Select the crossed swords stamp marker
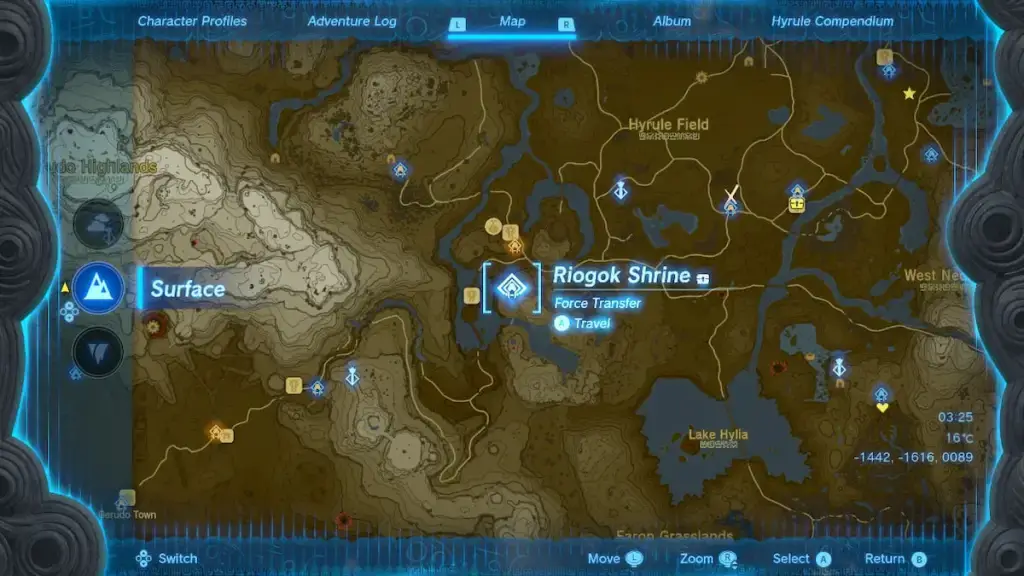Screen dimensions: 1024x576 click(732, 194)
